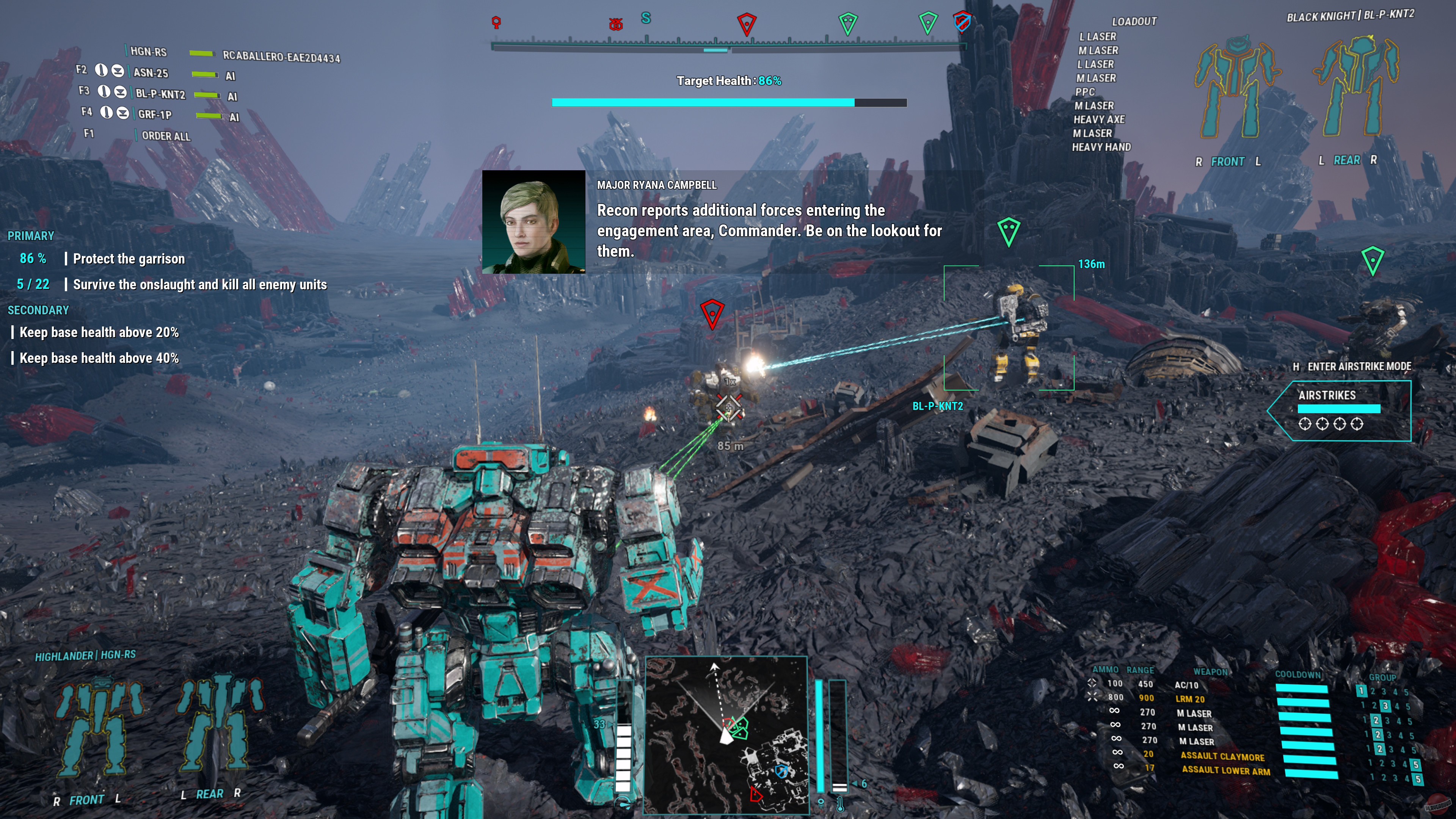
Task: Open the move order triangle icon beside ASN-25
Action: [x=118, y=71]
